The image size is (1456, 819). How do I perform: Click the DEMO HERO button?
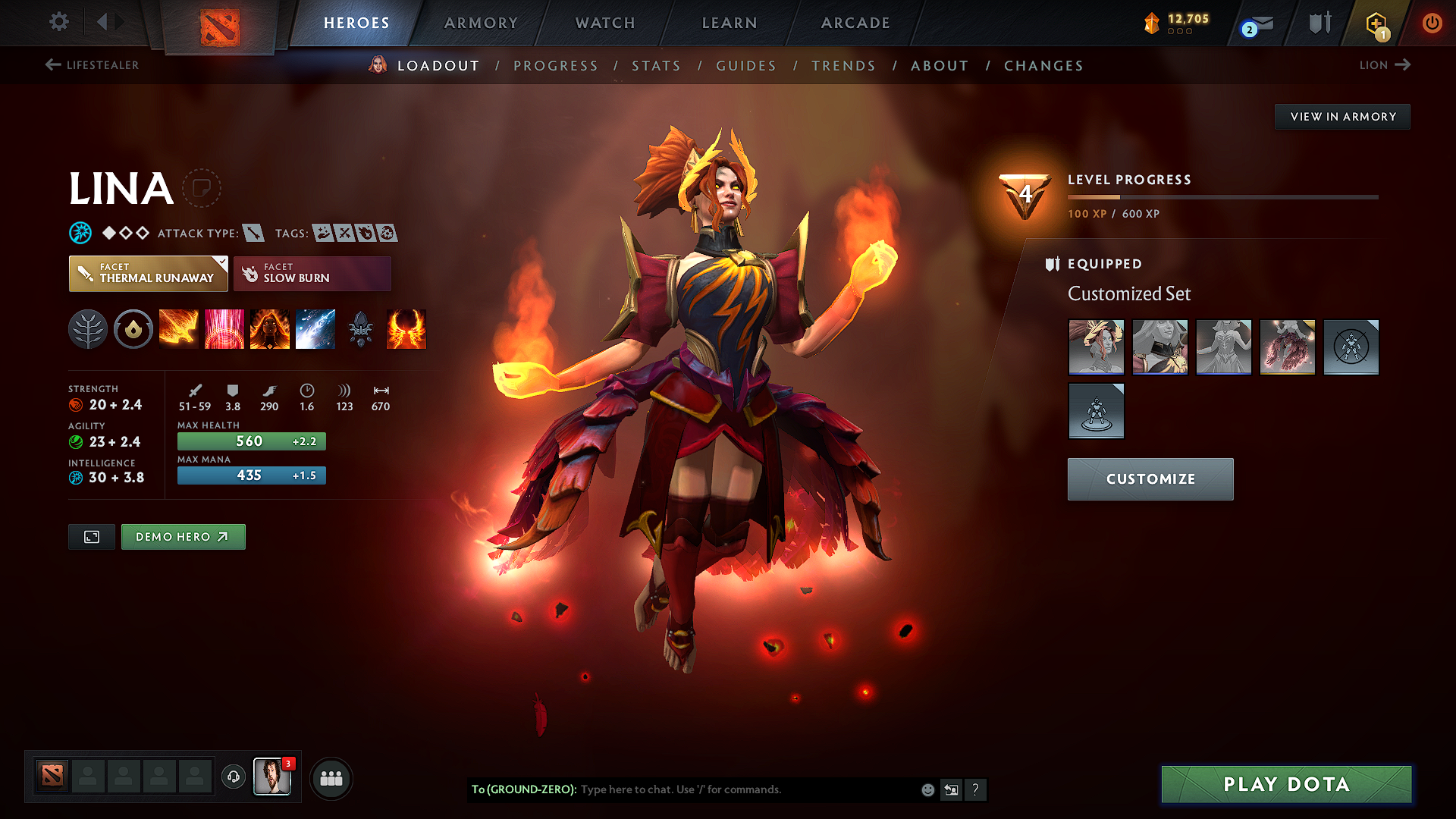tap(183, 536)
